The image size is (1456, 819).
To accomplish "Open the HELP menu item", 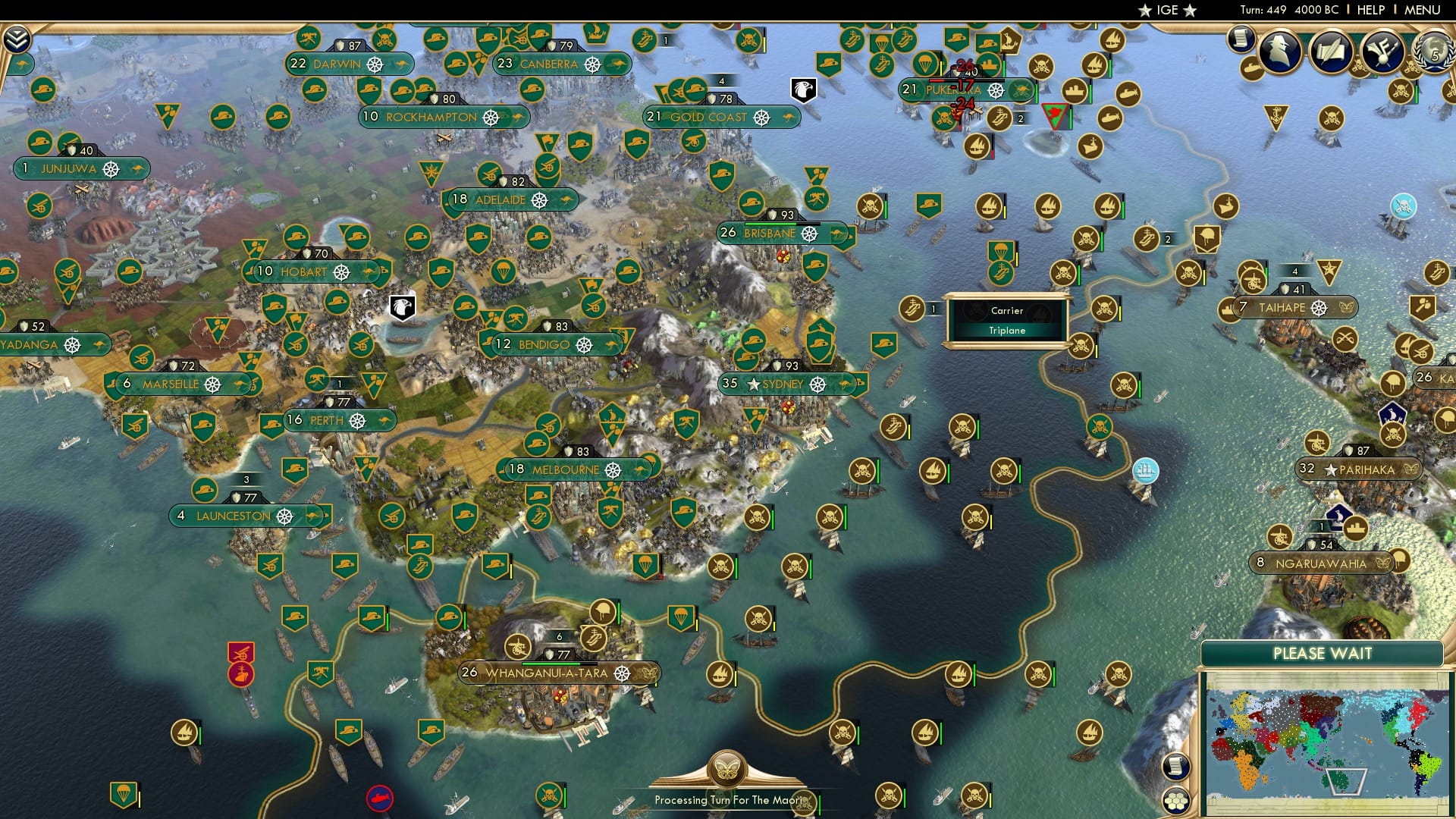I will click(x=1371, y=10).
